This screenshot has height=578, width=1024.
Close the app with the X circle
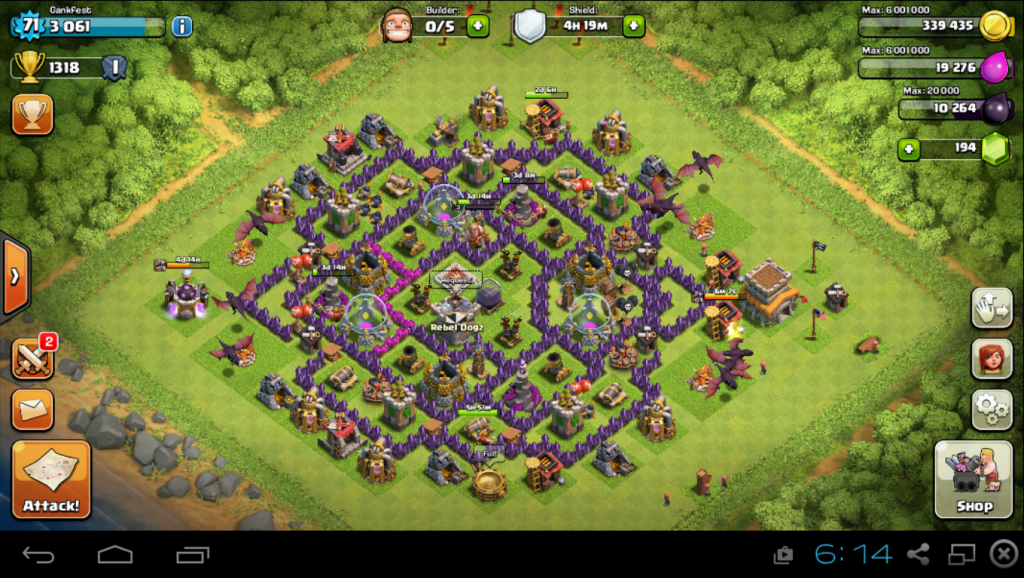coord(1002,554)
